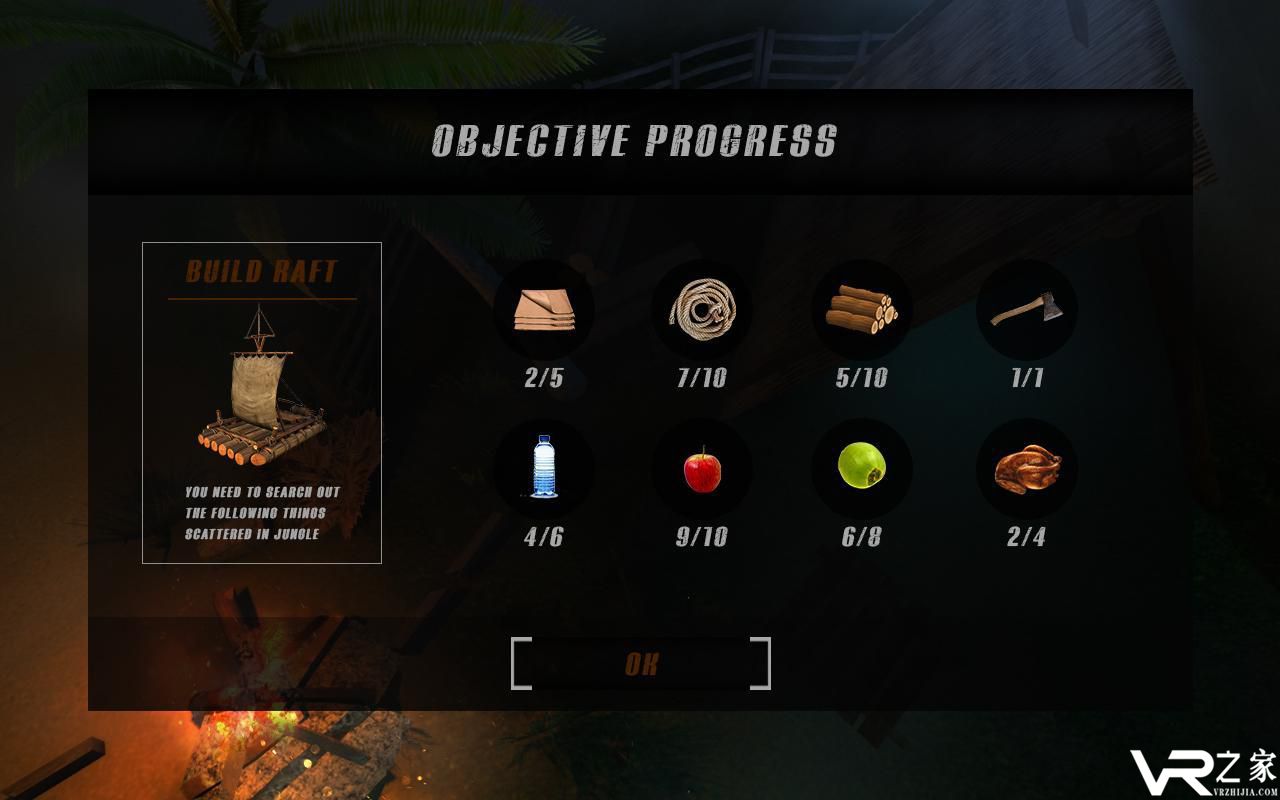
Task: Choose the wood logs objective icon
Action: click(x=861, y=309)
